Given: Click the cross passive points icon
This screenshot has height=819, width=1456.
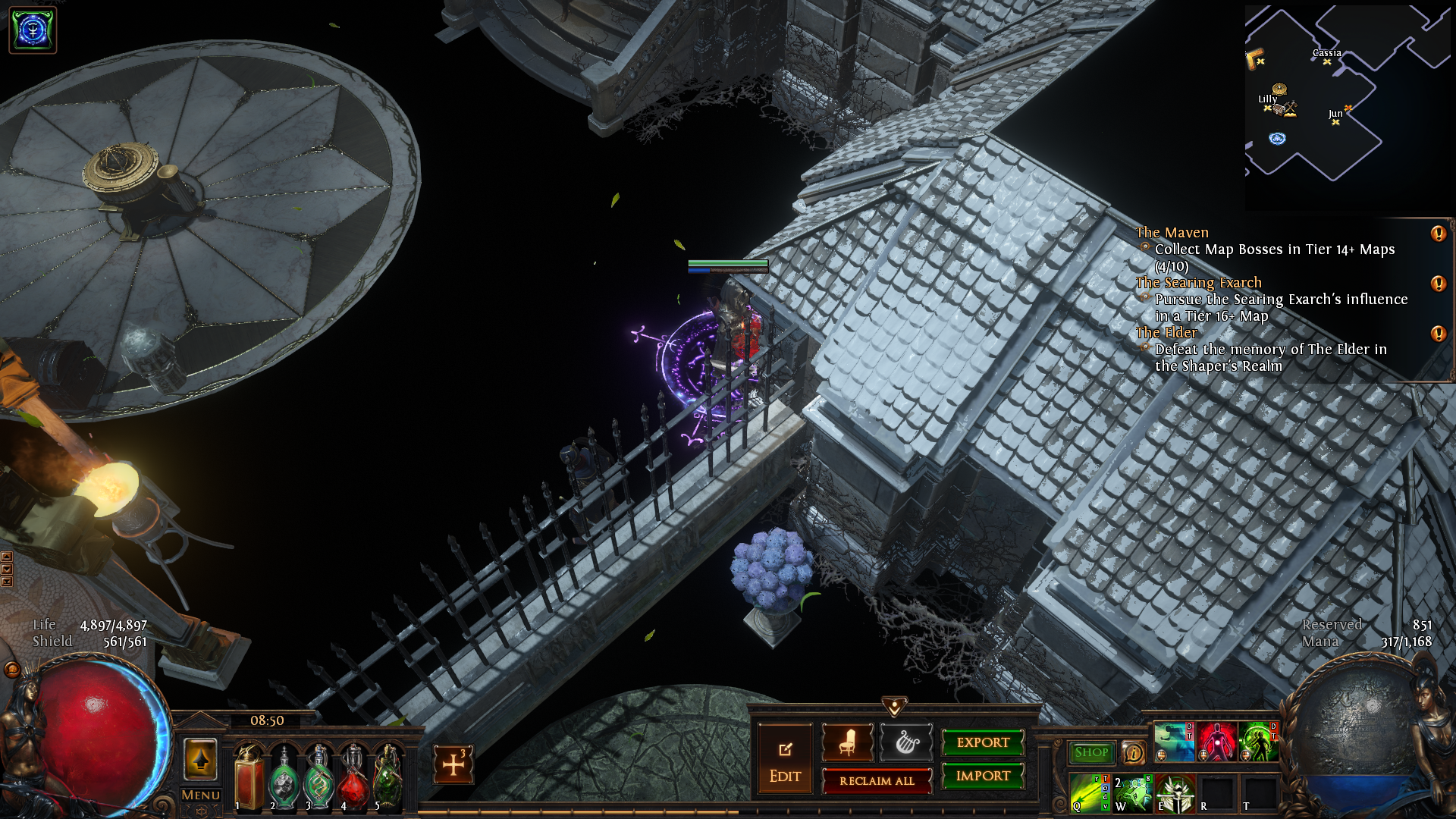Looking at the screenshot, I should [x=453, y=764].
